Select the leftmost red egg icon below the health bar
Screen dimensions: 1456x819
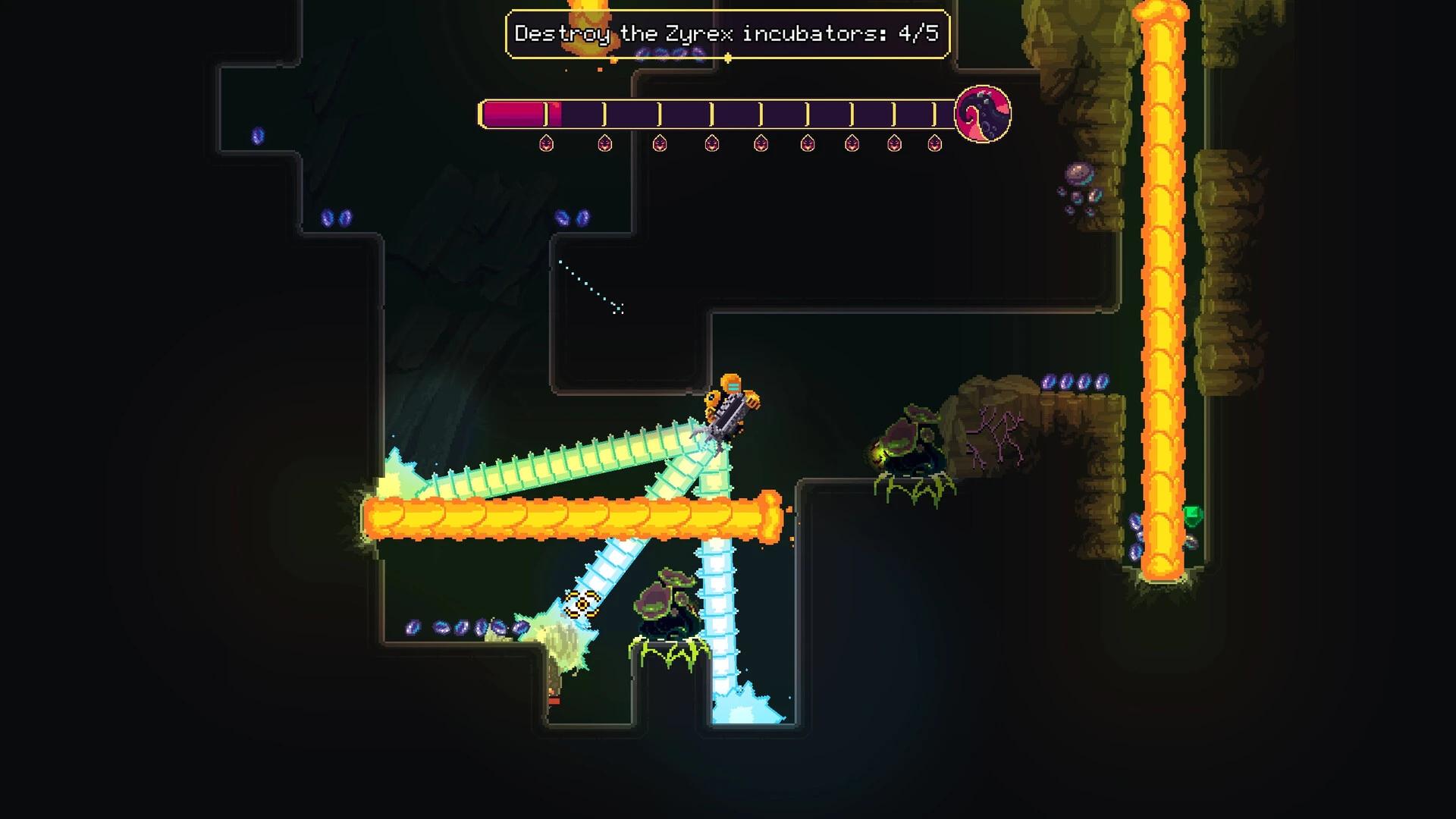coord(548,144)
